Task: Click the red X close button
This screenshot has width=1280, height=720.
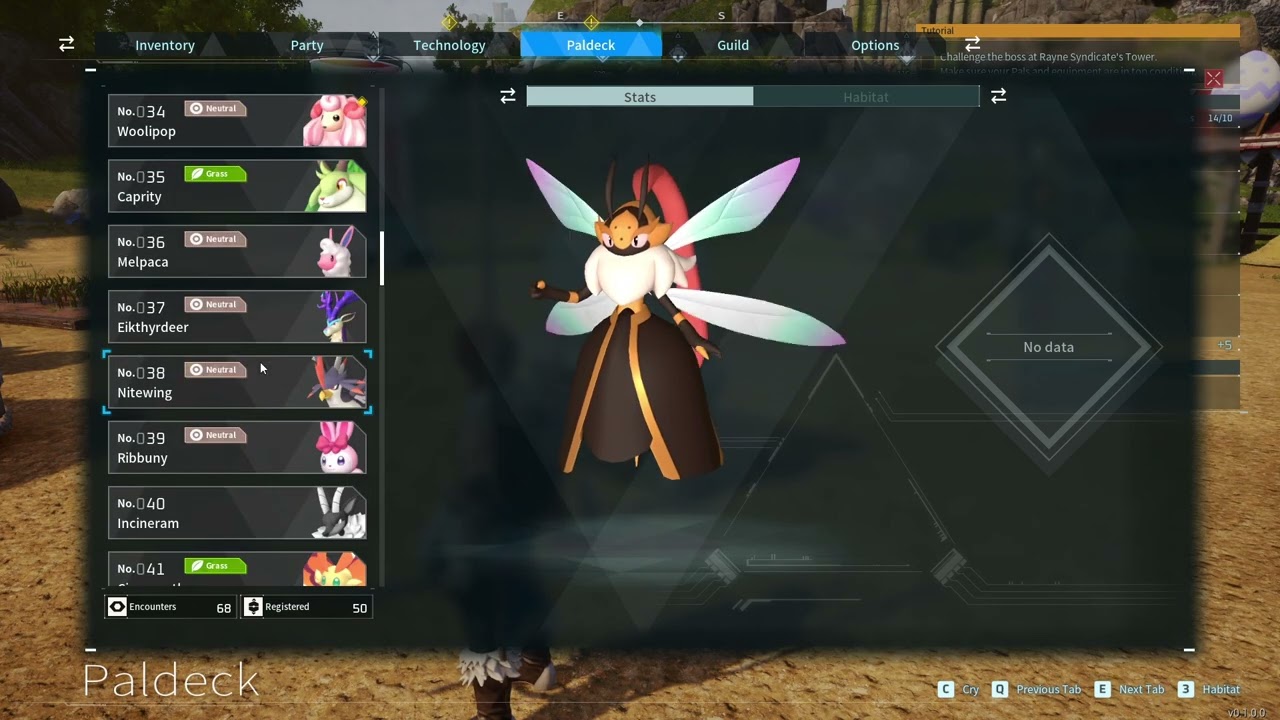Action: 1213,78
